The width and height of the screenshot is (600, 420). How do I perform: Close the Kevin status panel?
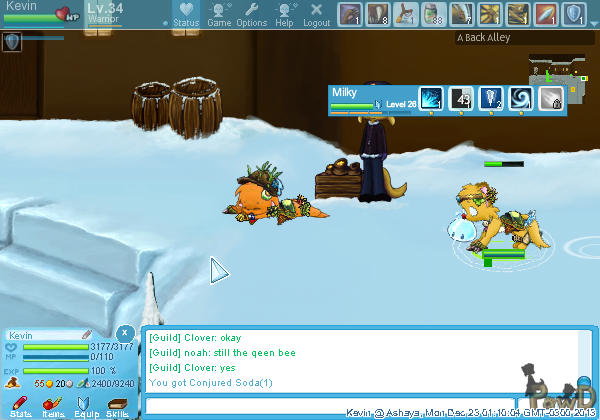tap(123, 332)
